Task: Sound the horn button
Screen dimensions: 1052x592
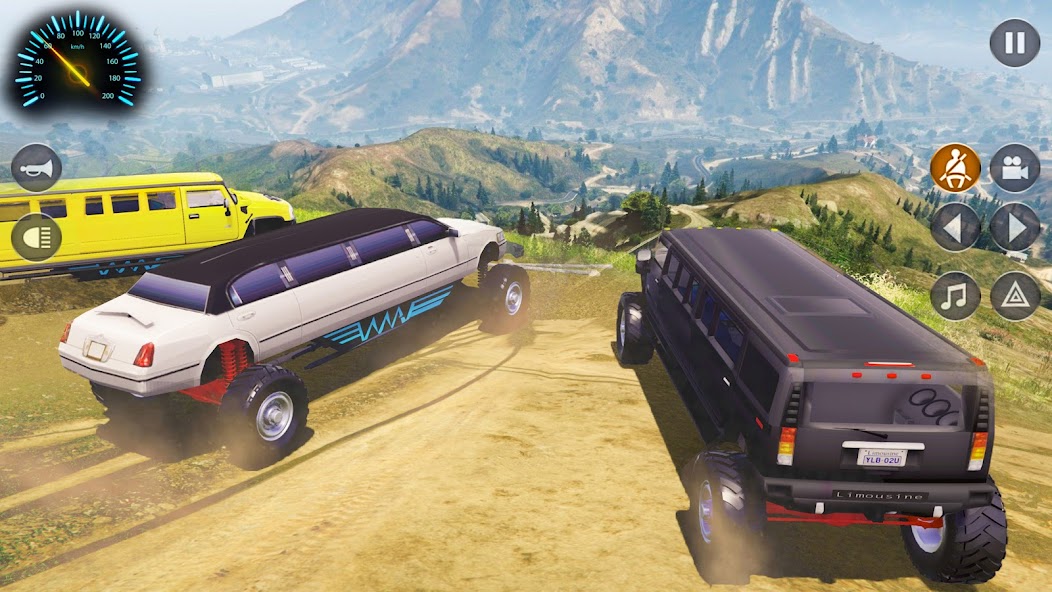Action: click(x=37, y=168)
